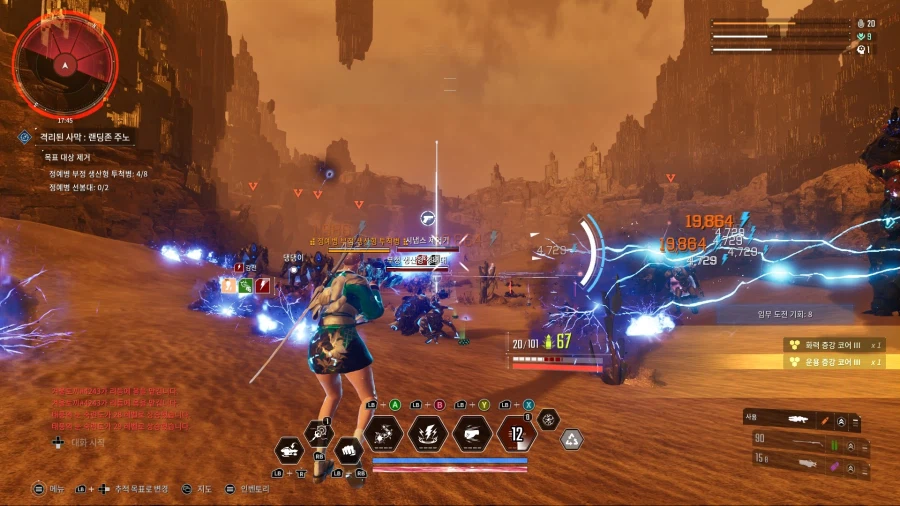Trigger the explosive burst skill hexagon
Screen dimensions: 900x506
[x=383, y=434]
